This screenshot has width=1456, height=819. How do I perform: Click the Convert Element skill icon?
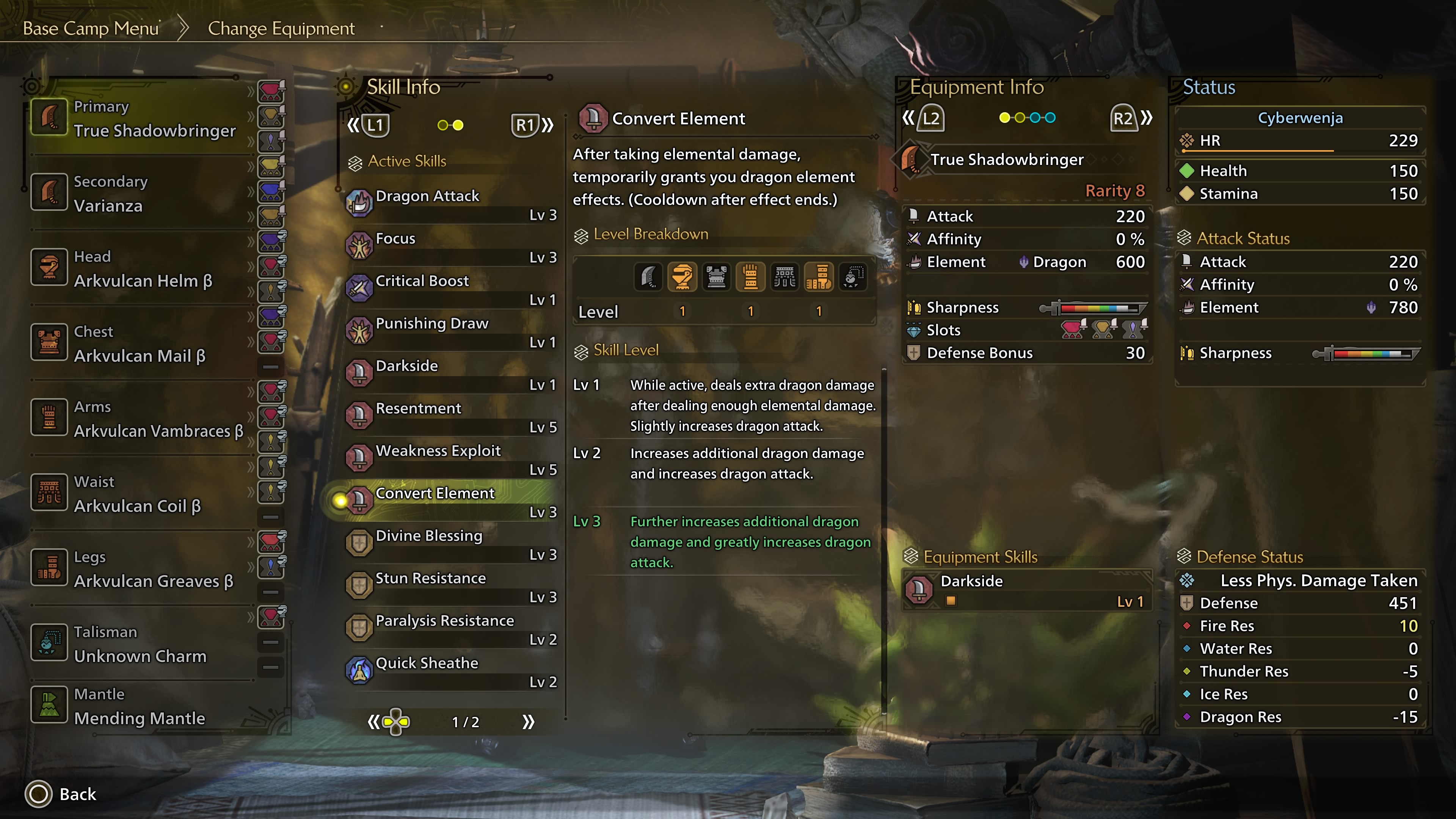pos(360,500)
